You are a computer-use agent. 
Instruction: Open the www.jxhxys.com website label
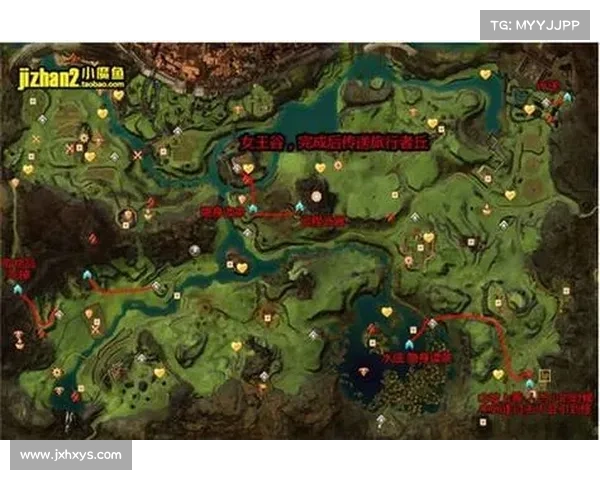coord(71,455)
